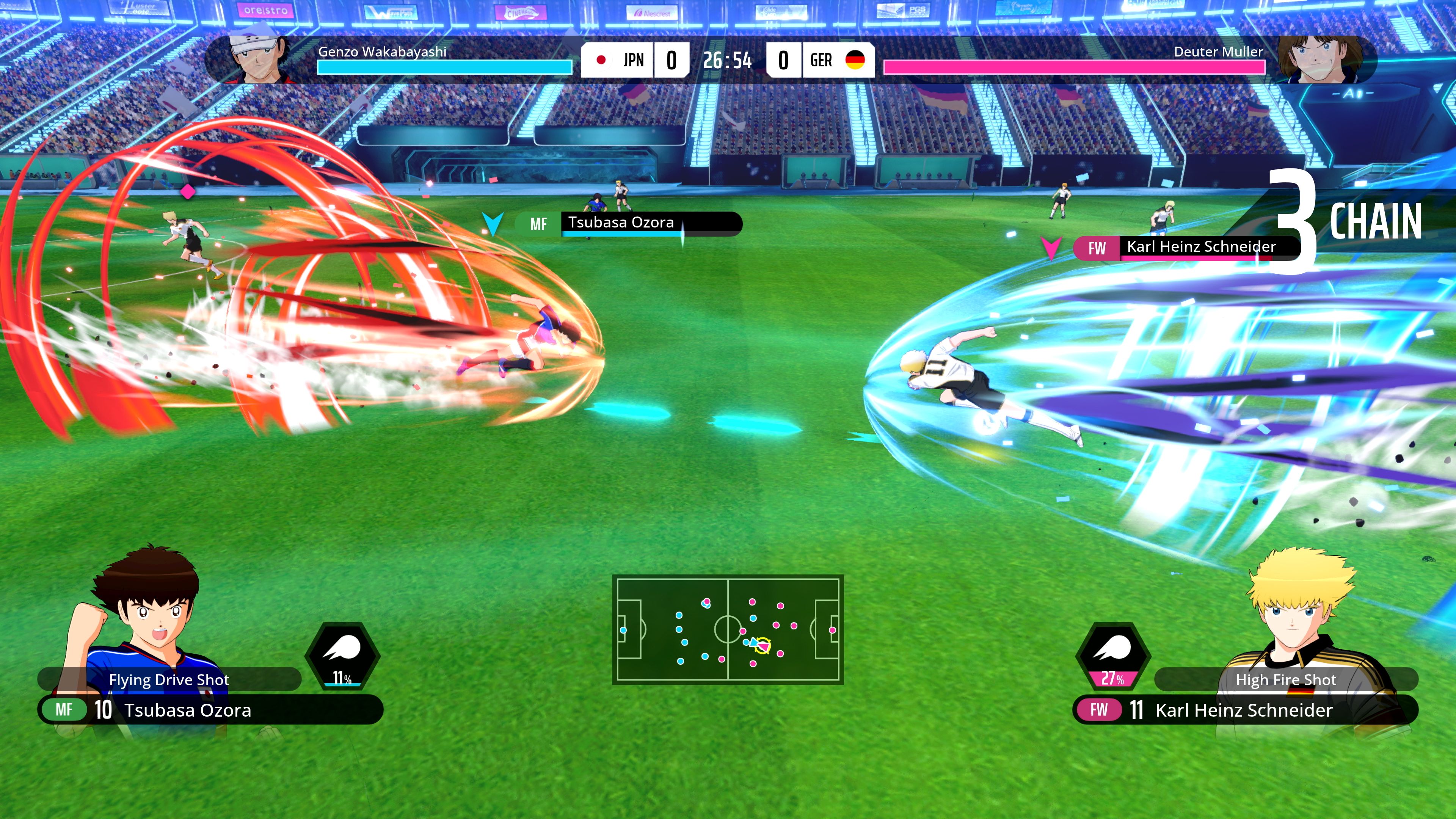The image size is (1456, 819).
Task: Click the High Fire Shot skill label
Action: [x=1286, y=679]
